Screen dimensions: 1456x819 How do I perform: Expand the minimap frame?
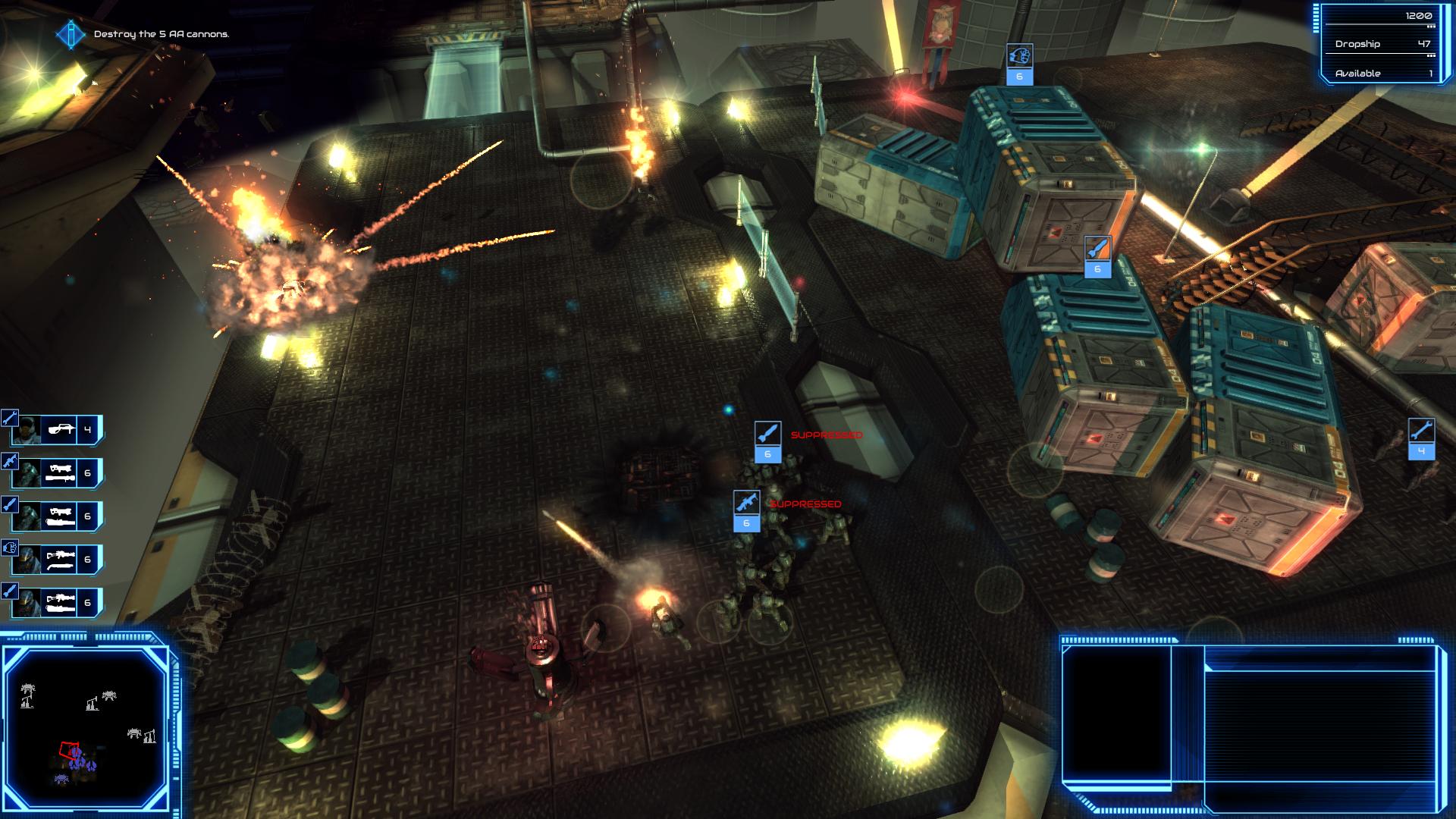87,720
